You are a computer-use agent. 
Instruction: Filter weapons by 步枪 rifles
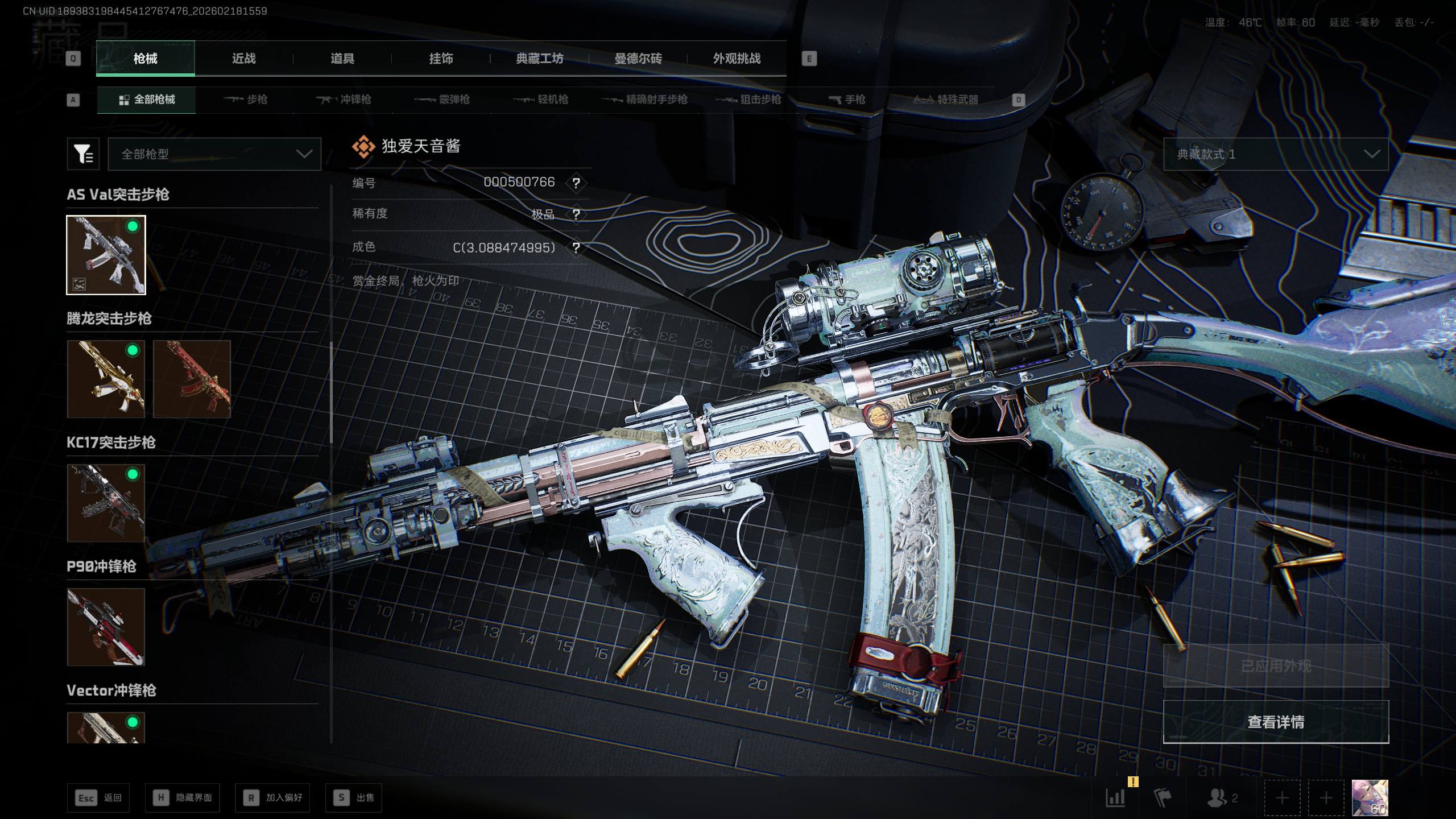click(x=246, y=100)
